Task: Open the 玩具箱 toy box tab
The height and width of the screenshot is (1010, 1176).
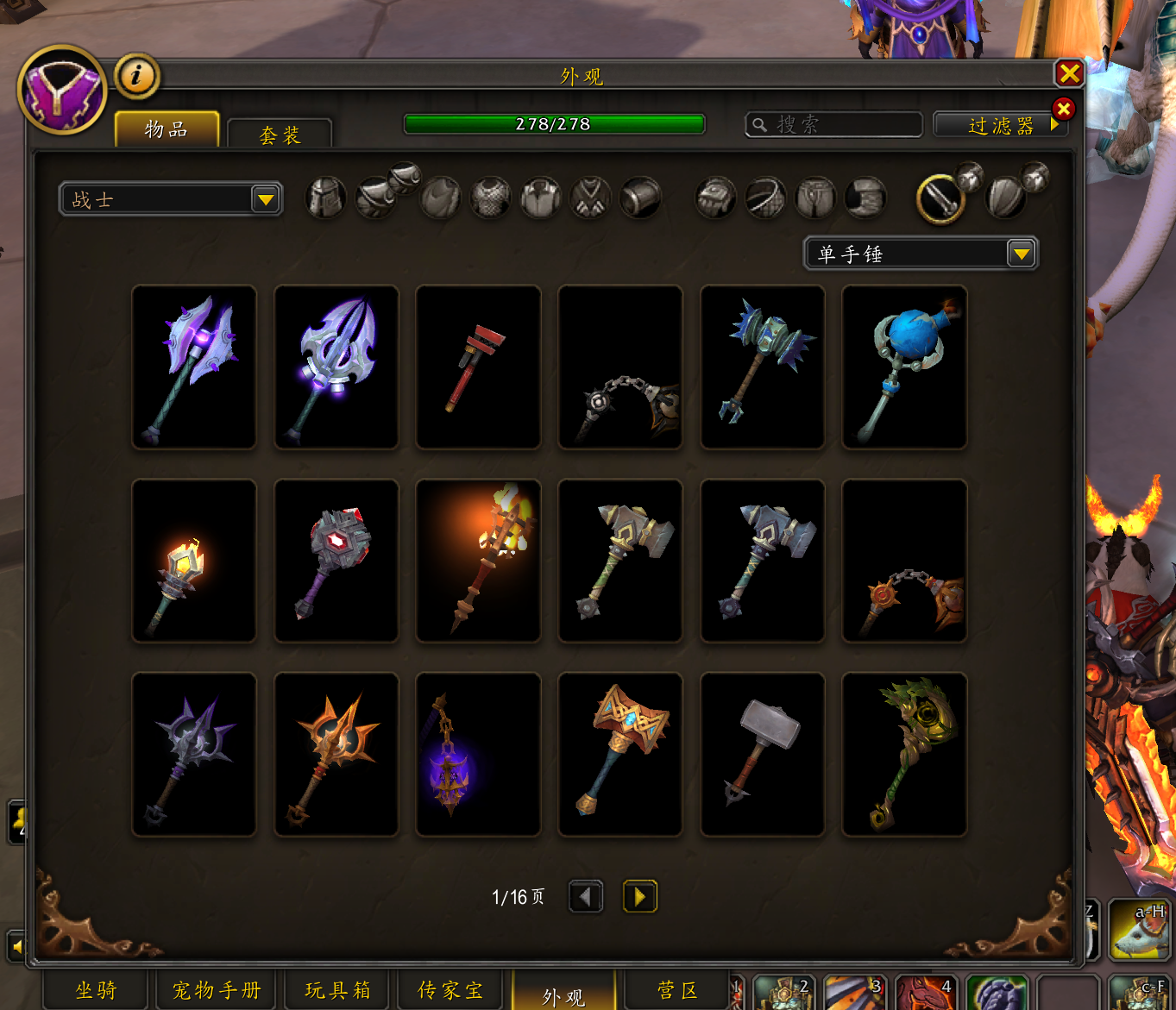Action: coord(337,990)
